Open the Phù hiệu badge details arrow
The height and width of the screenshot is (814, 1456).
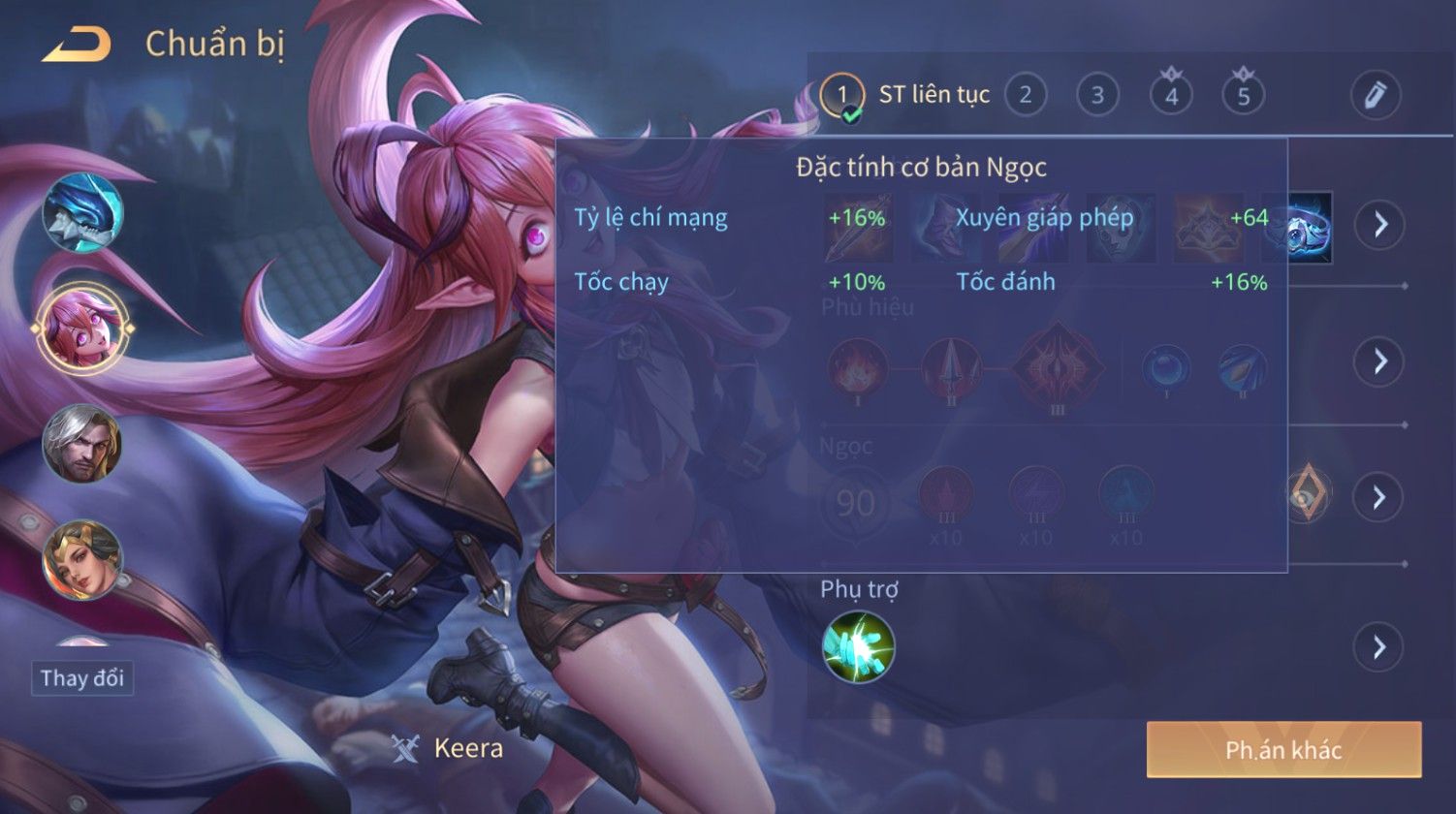coord(1378,361)
